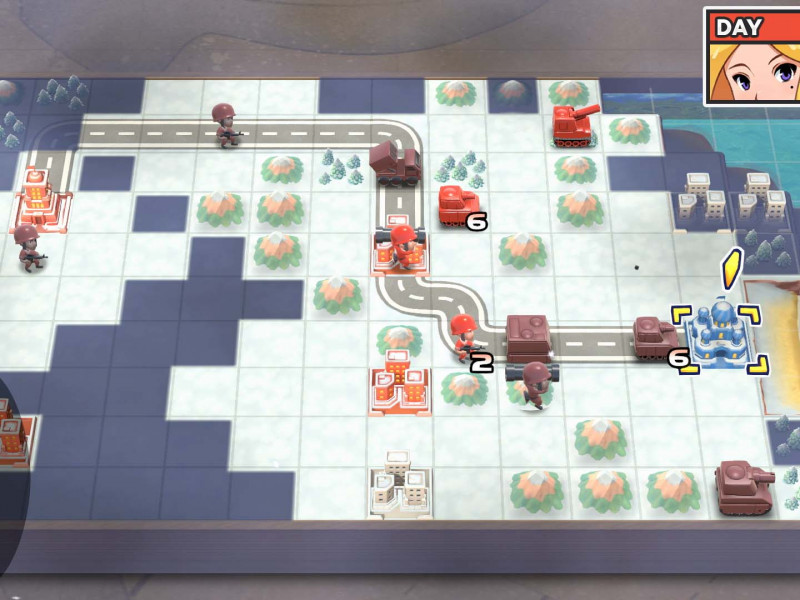Open the commanding officer portrait panel
This screenshot has height=600, width=800.
tap(752, 56)
